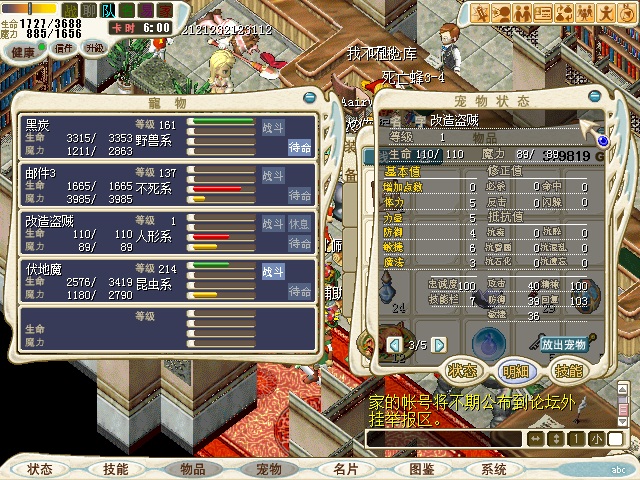The image size is (640, 480).
Task: Select the 黑炭 pet row
Action: [x=100, y=136]
